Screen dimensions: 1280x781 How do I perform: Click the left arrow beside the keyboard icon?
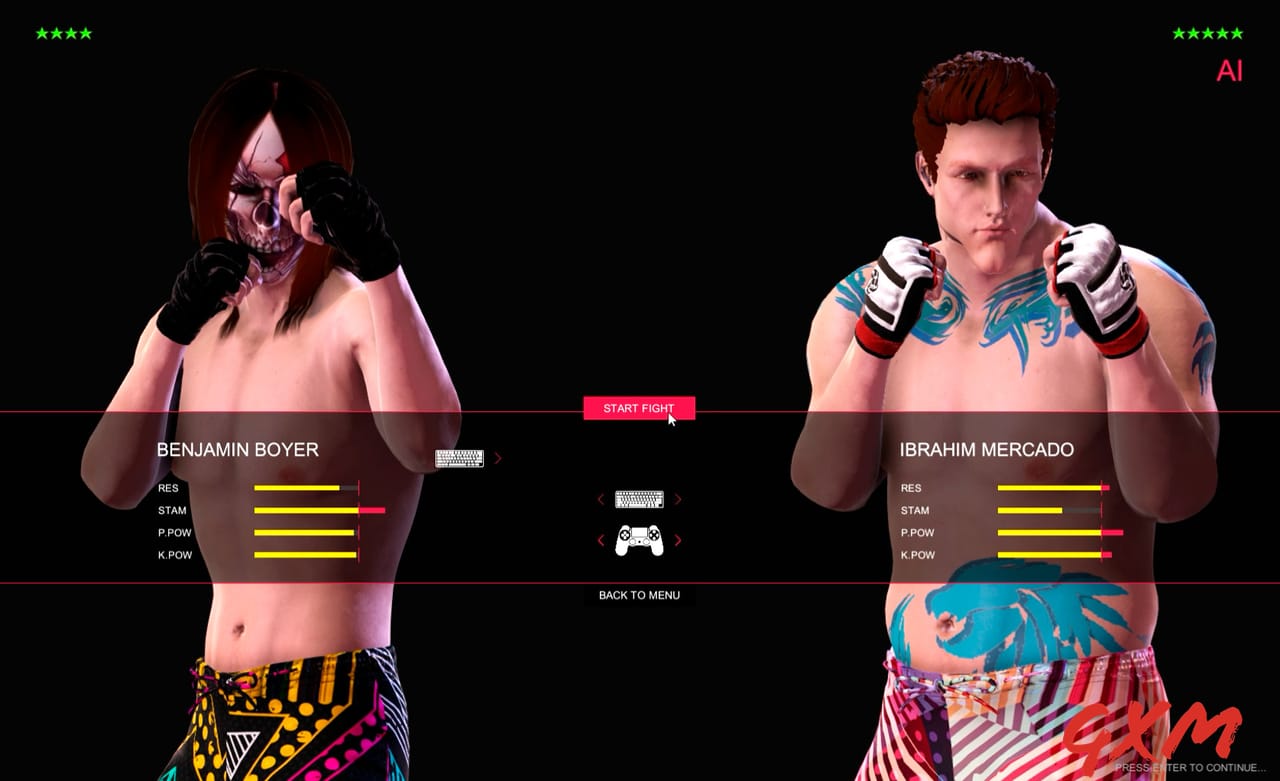pyautogui.click(x=601, y=499)
